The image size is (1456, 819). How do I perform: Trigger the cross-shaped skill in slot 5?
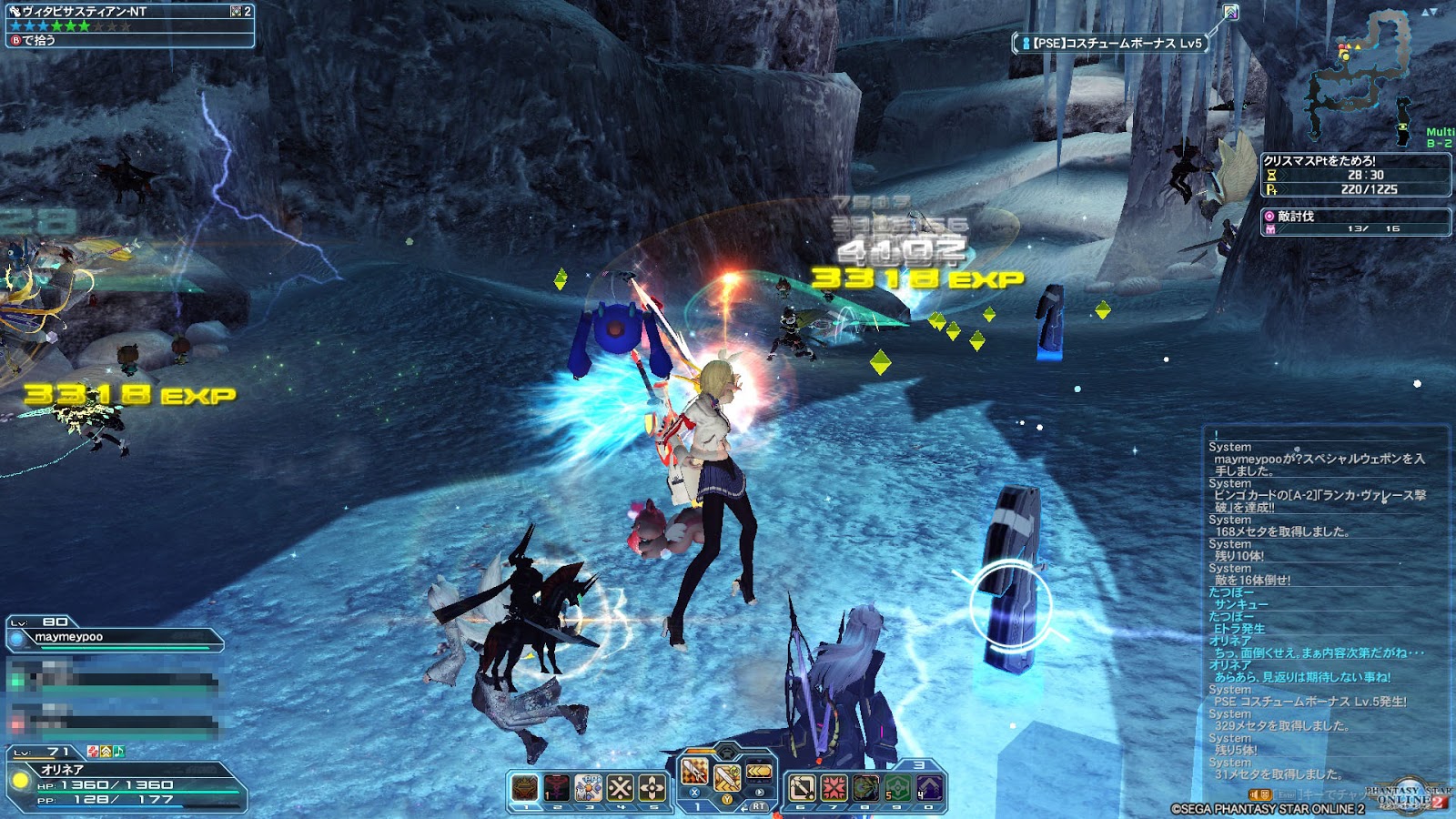(652, 787)
